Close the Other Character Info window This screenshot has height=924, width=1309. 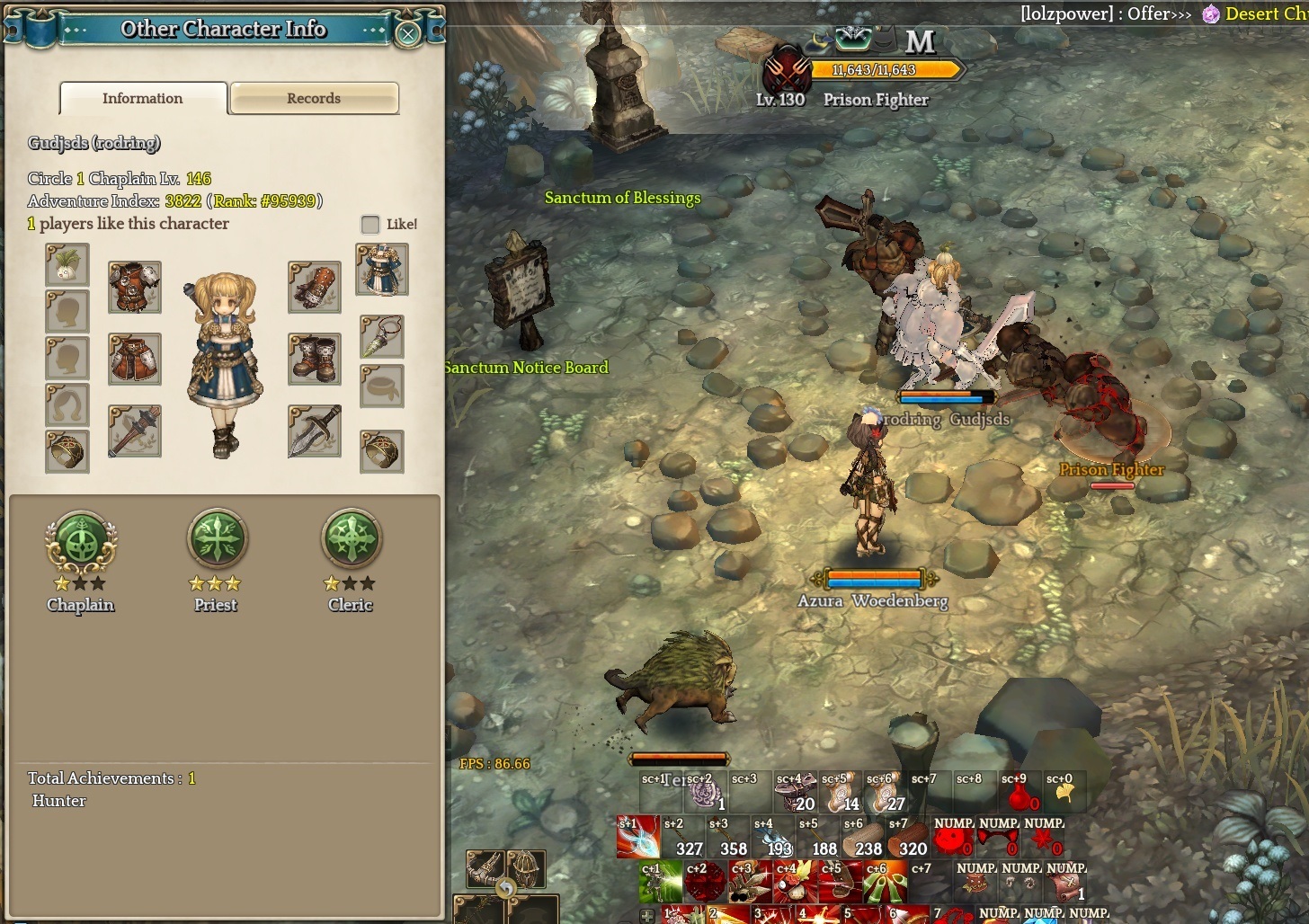click(x=407, y=34)
